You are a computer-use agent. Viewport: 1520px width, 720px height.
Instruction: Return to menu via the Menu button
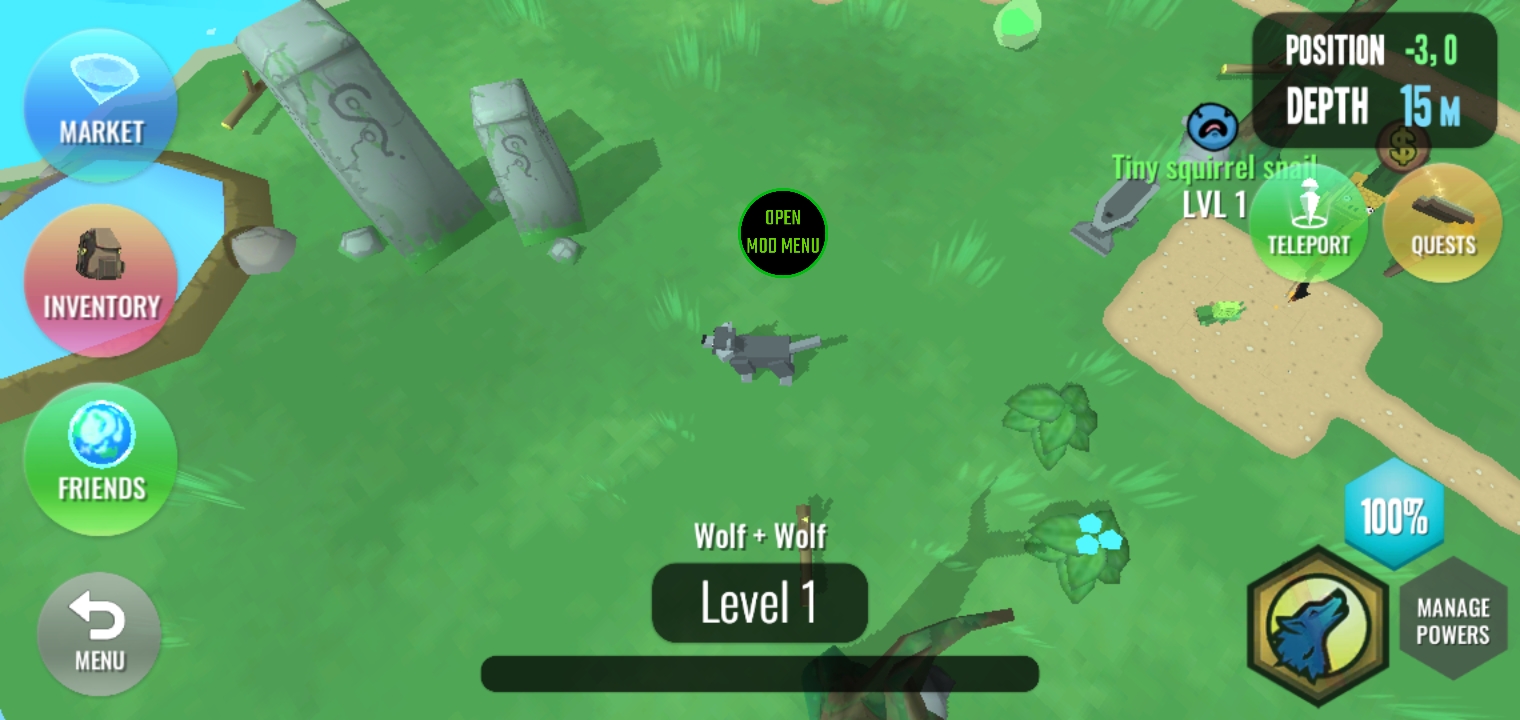98,633
